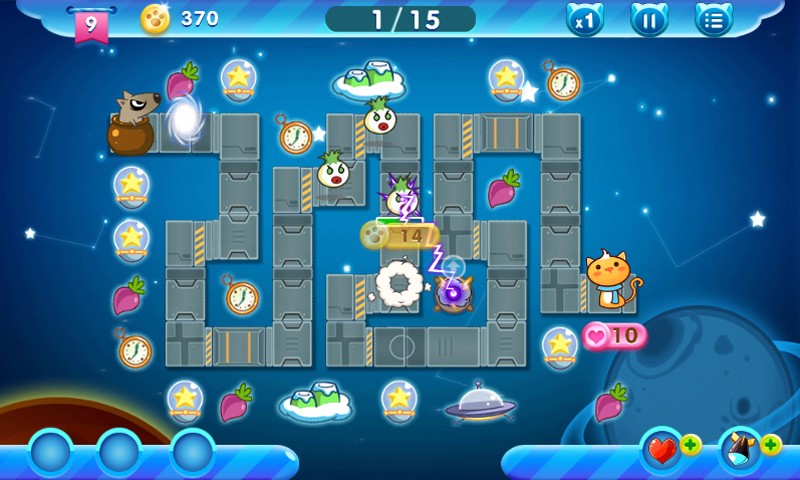Add more hearts with the plus button

[x=691, y=445]
